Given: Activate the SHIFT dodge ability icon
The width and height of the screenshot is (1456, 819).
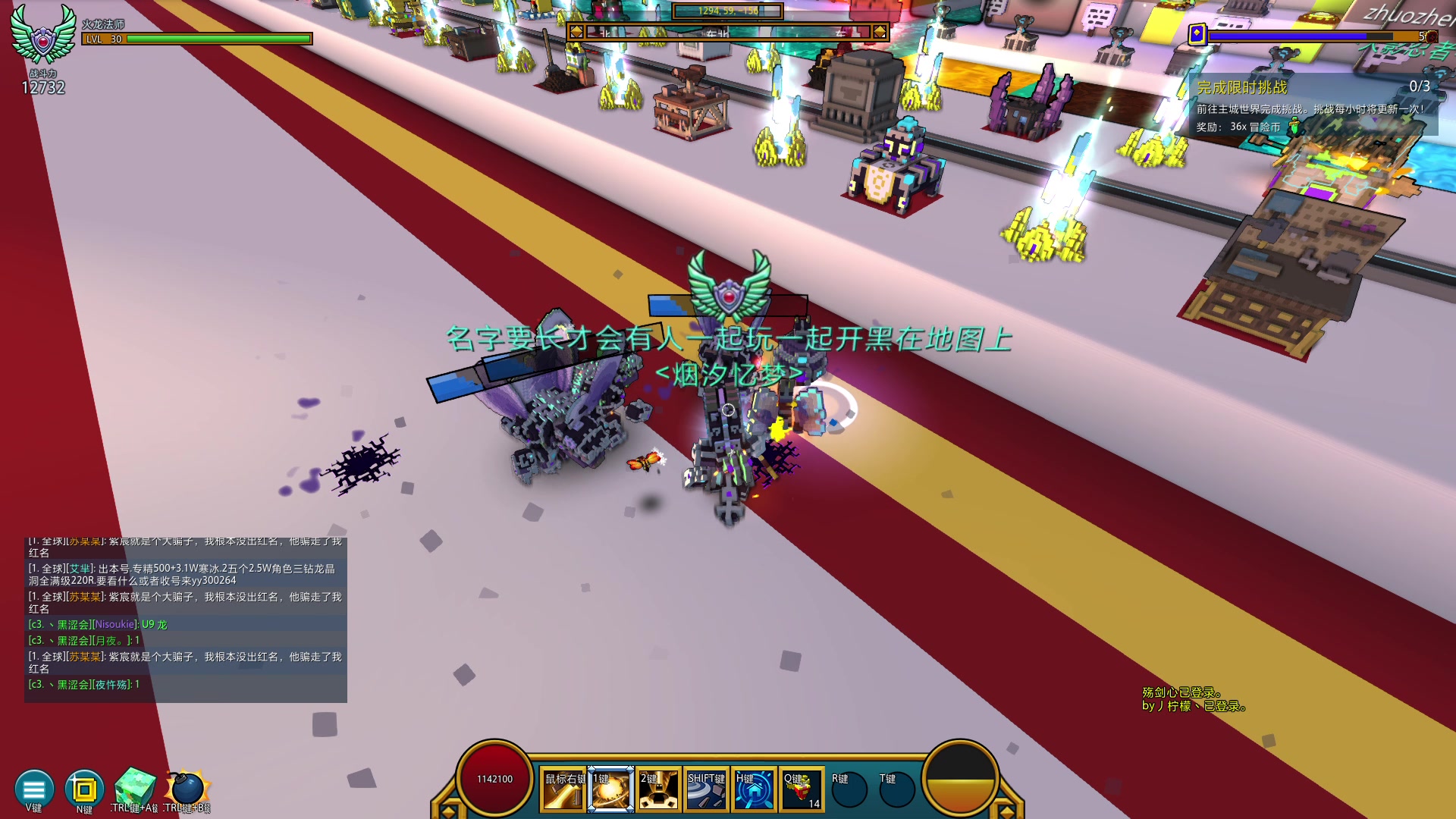Looking at the screenshot, I should click(x=706, y=790).
